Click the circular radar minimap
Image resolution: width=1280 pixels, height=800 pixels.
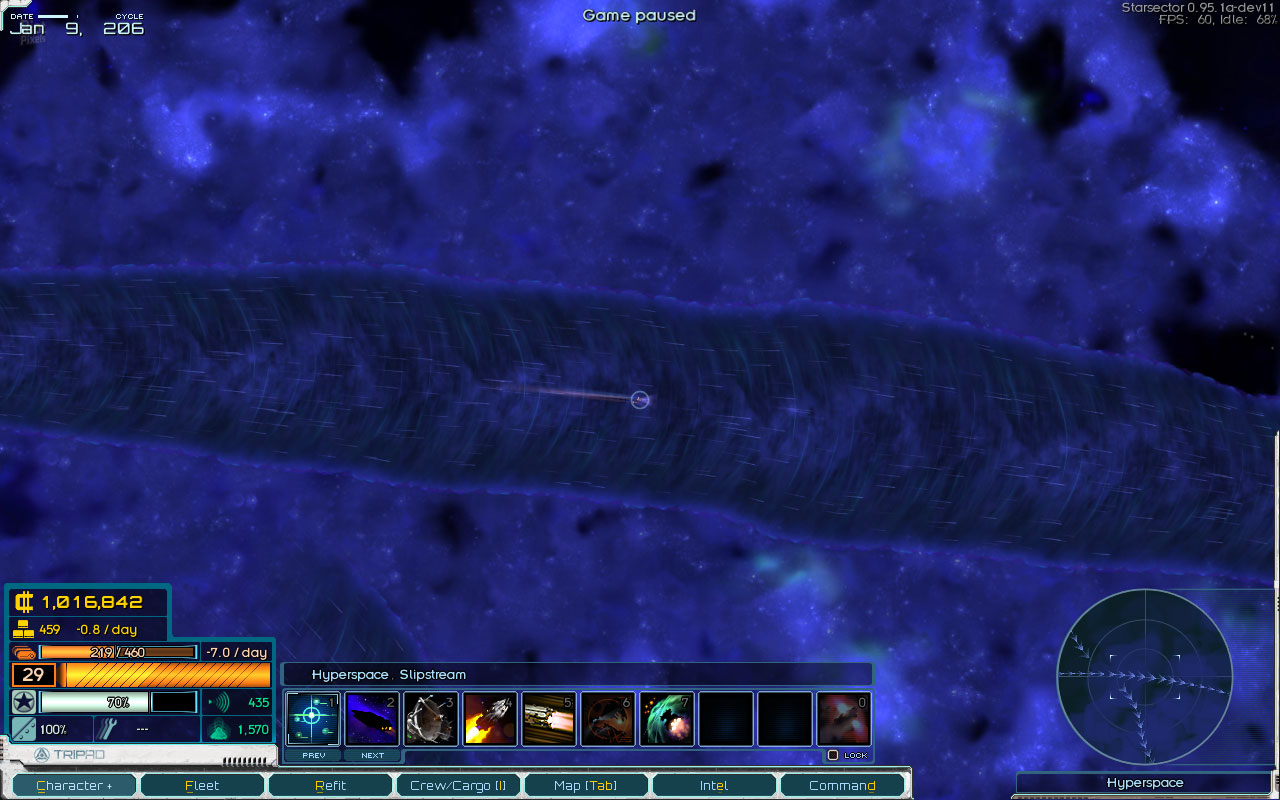click(x=1144, y=675)
